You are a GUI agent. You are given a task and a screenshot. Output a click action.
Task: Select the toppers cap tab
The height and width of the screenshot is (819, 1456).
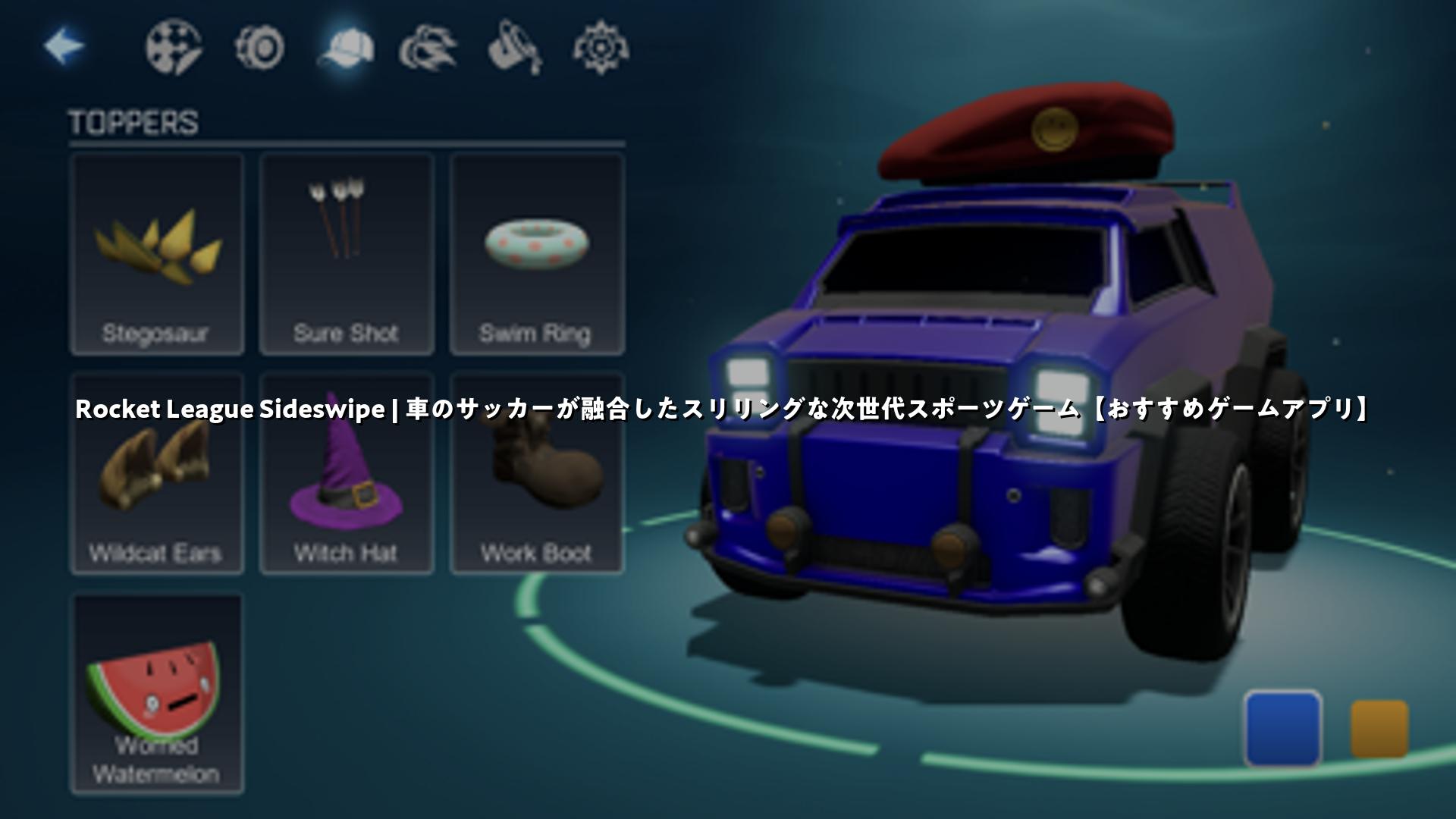346,49
